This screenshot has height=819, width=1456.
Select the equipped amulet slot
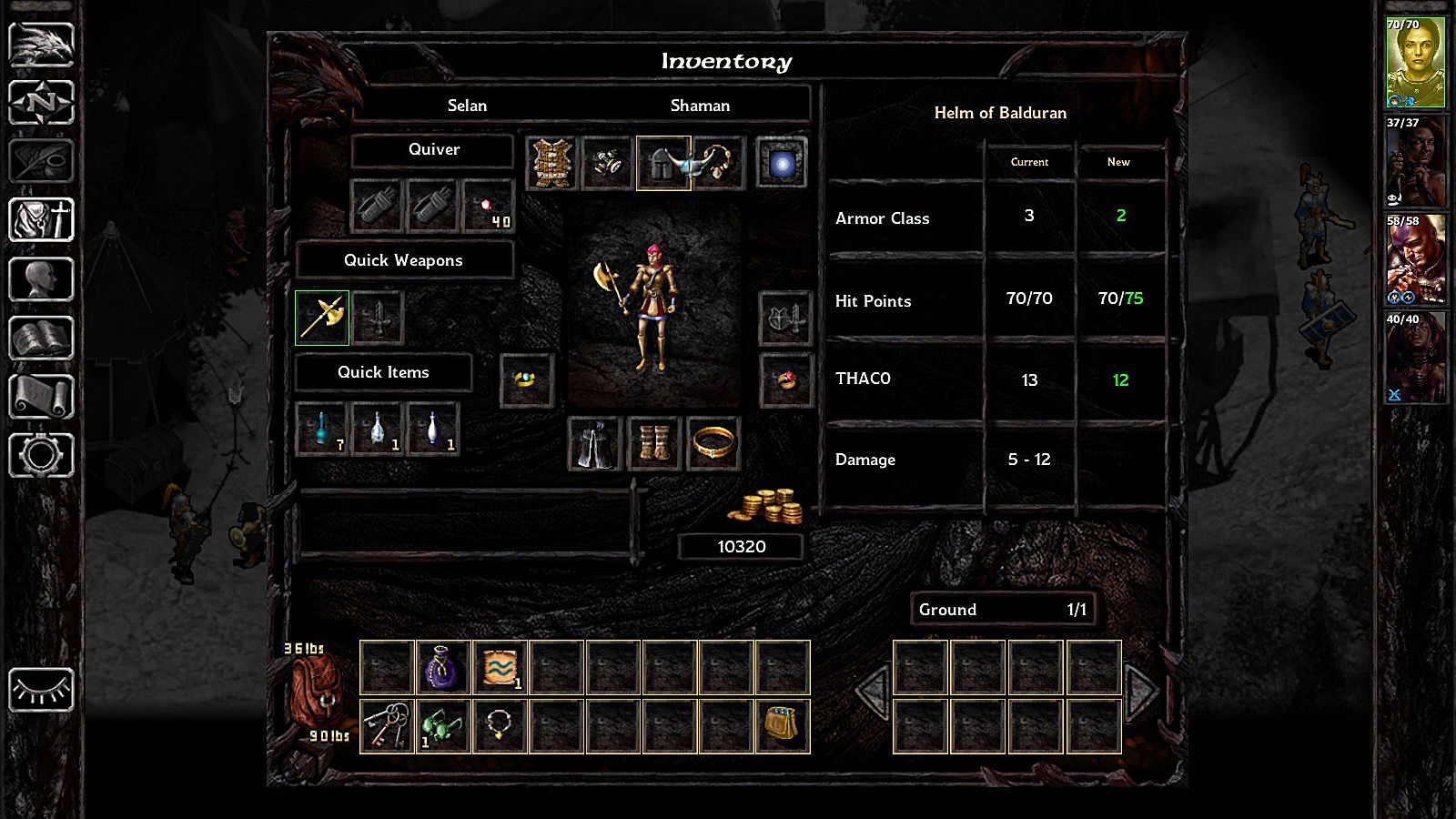(x=718, y=164)
